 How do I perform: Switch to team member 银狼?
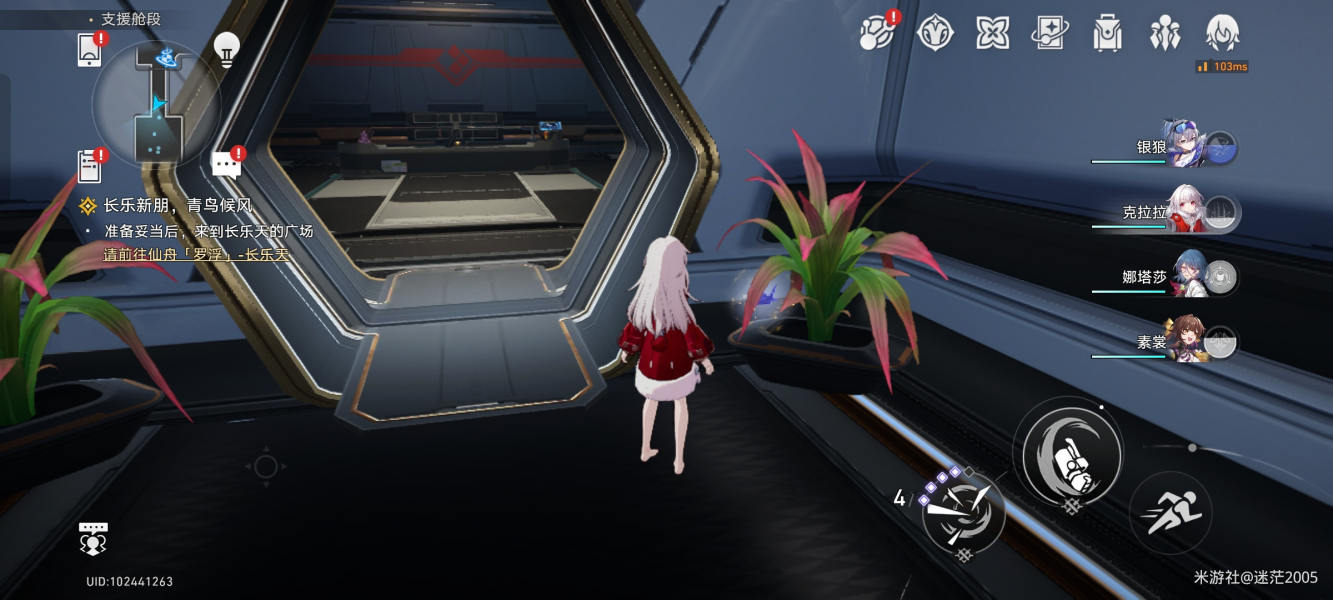pos(1188,148)
